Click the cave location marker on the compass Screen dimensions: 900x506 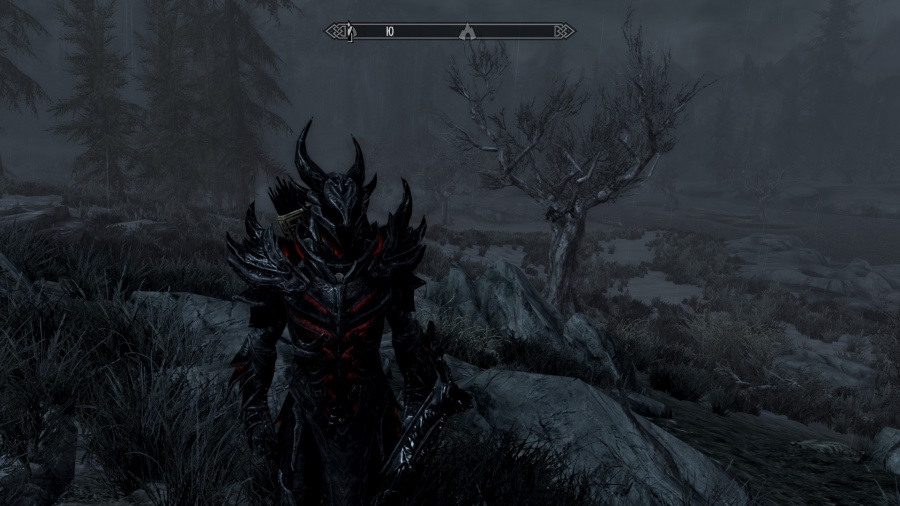[467, 31]
